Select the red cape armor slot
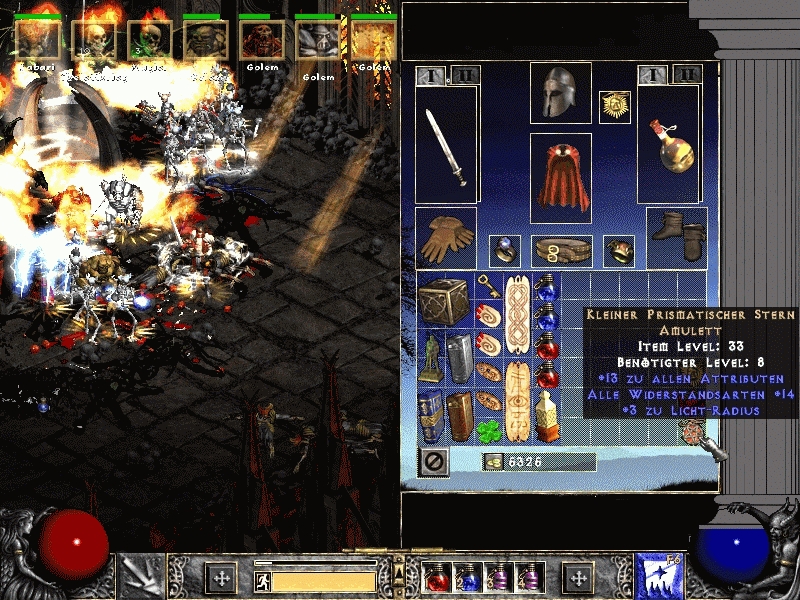The image size is (800, 600). (x=560, y=177)
